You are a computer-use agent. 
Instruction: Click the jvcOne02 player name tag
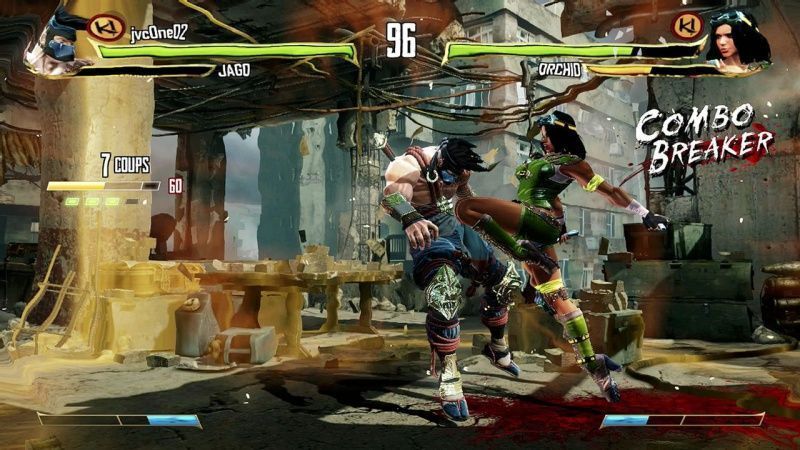point(158,32)
